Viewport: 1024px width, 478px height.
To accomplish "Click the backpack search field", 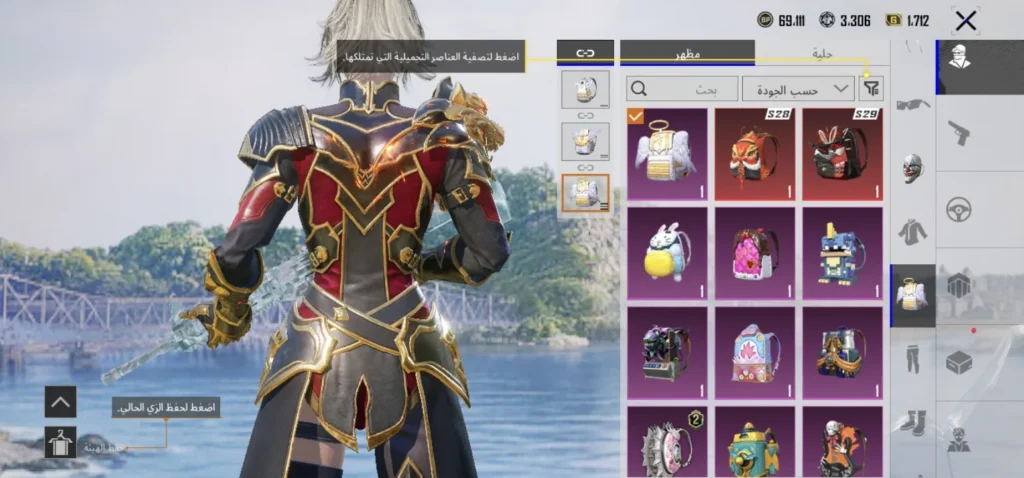I will click(680, 89).
